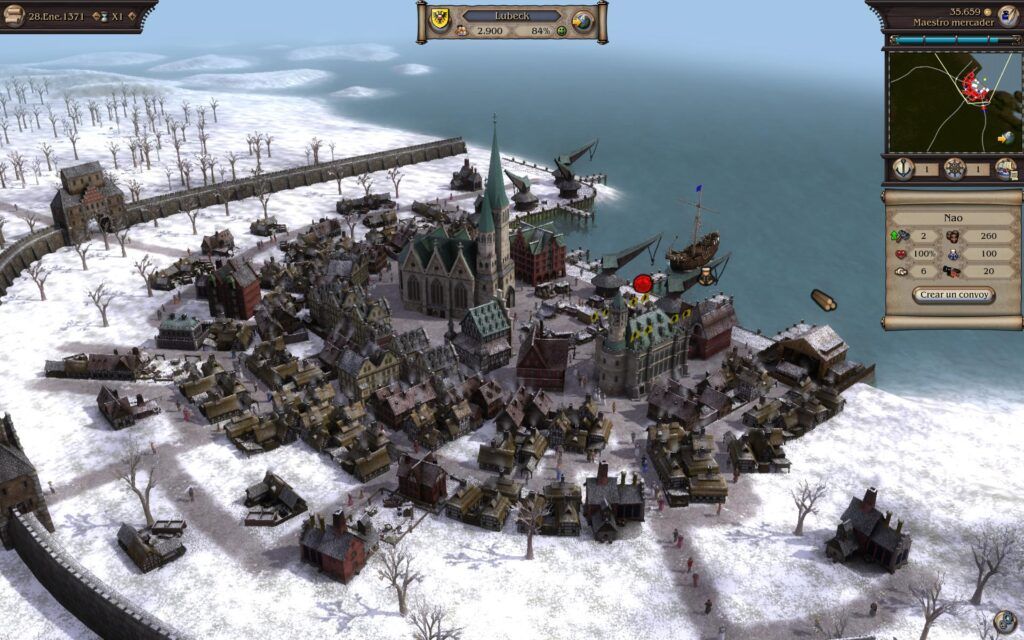Image resolution: width=1024 pixels, height=640 pixels.
Task: Open the scroll menu beside the date
Action: tap(14, 16)
